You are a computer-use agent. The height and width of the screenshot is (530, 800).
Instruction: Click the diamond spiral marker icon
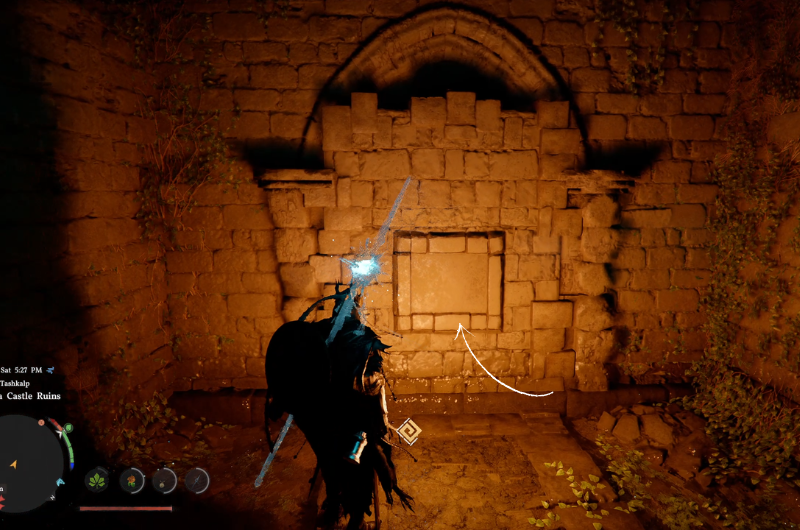tap(408, 432)
